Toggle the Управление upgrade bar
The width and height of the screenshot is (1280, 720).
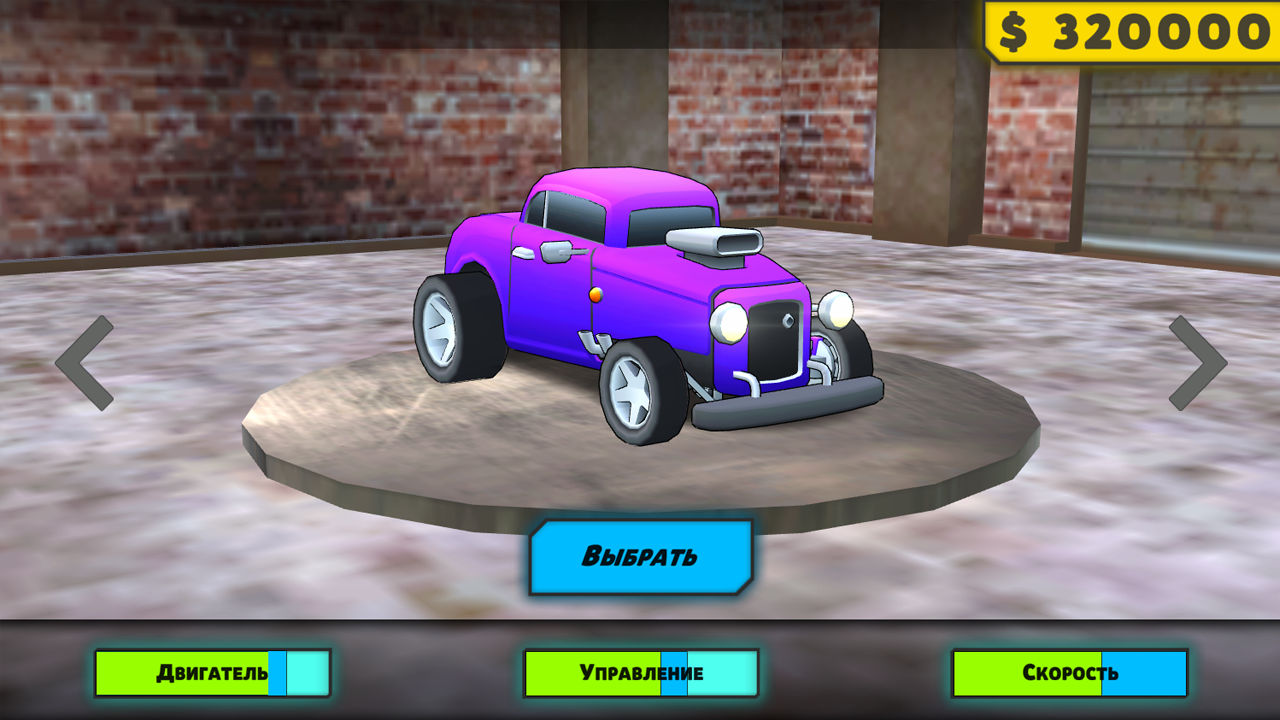(640, 672)
